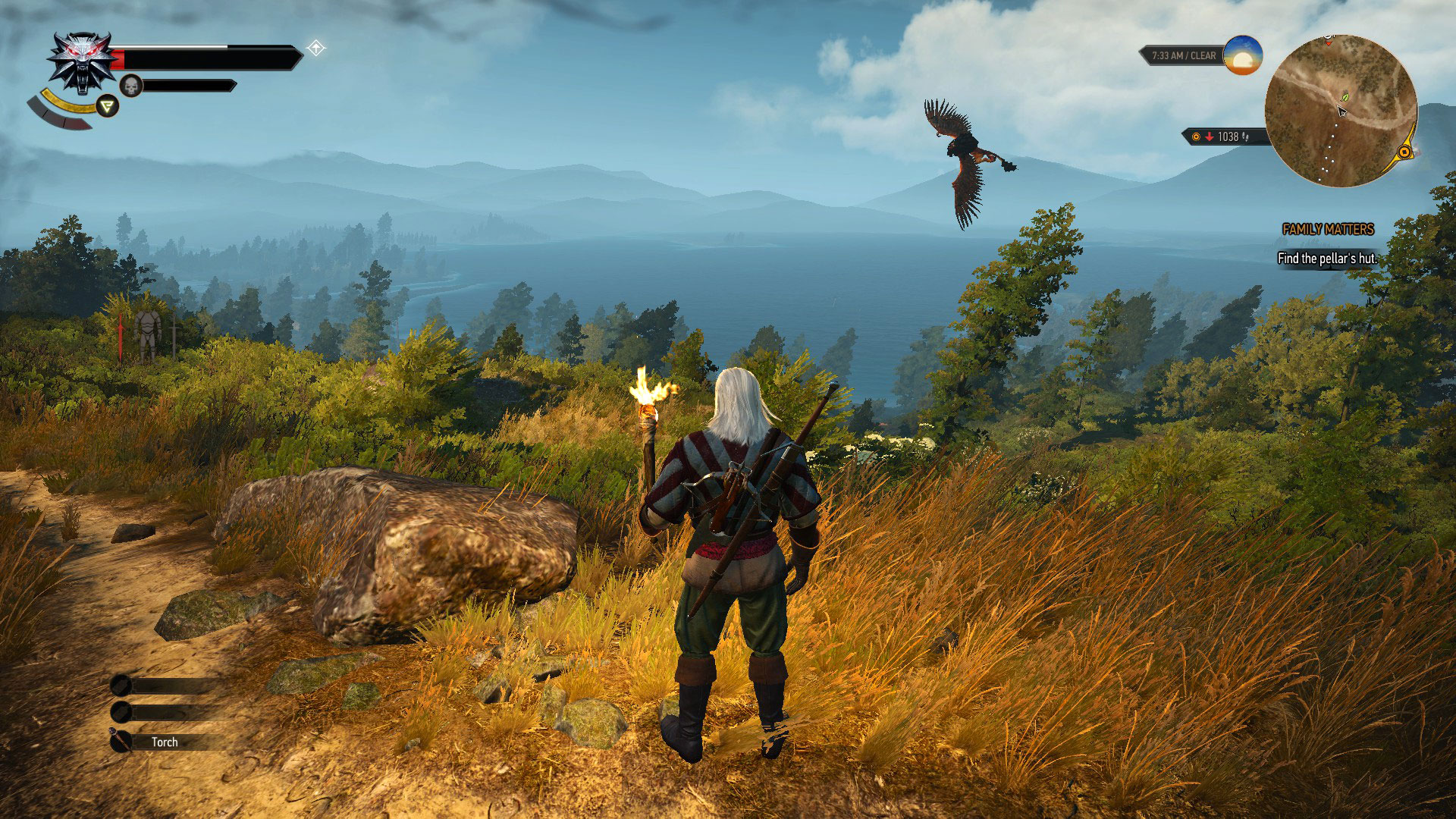Screen dimensions: 1456x819
Task: Toggle the empty upper consumable slot
Action: click(x=121, y=686)
